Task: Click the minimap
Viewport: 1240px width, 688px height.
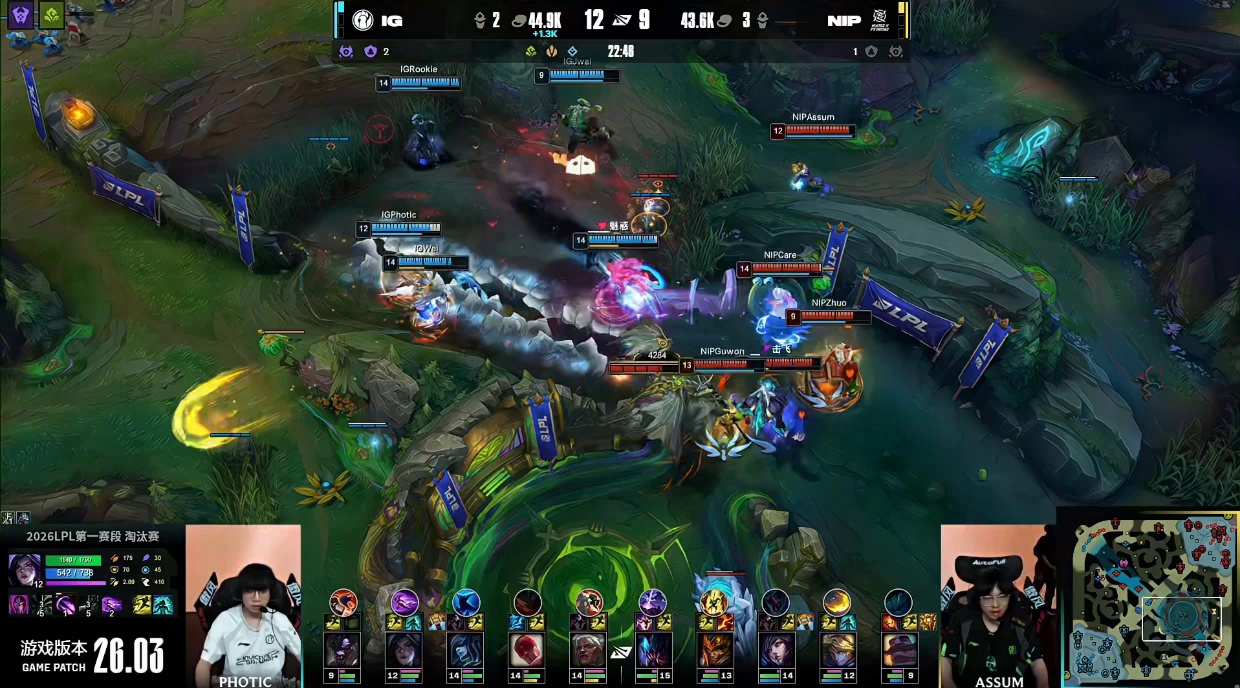Action: (x=1150, y=598)
